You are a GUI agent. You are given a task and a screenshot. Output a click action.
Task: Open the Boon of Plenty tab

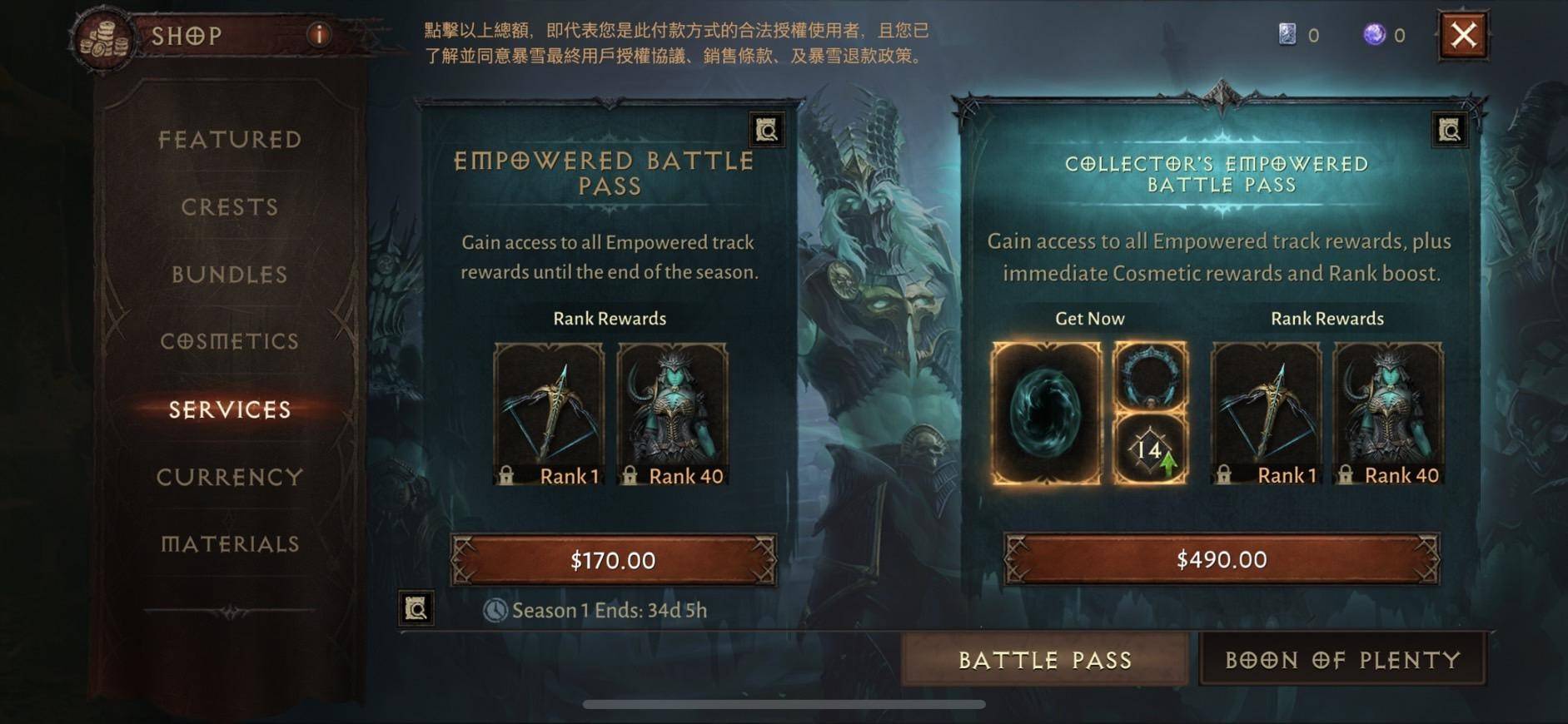pyautogui.click(x=1342, y=660)
